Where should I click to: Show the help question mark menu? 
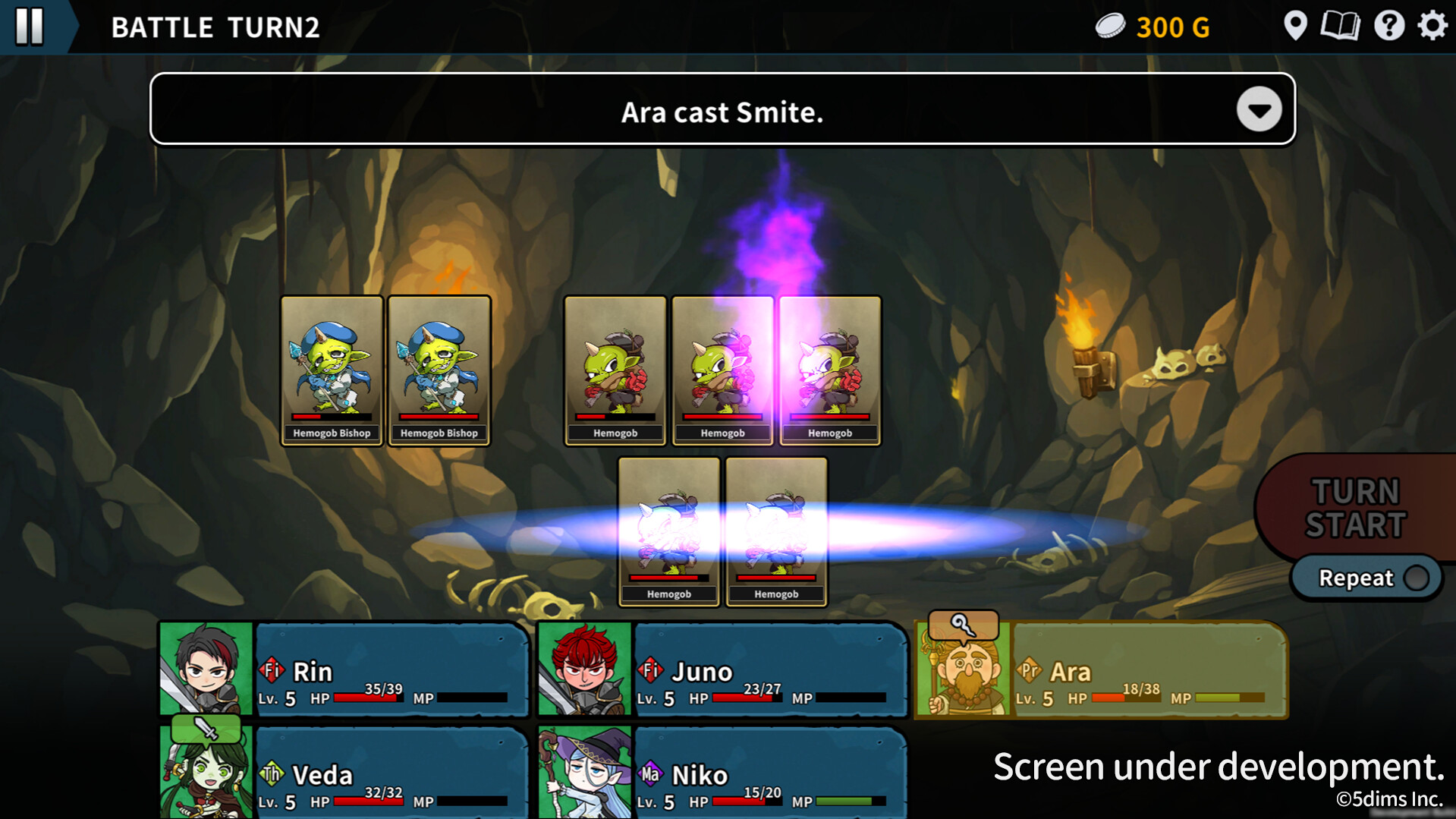[1388, 27]
